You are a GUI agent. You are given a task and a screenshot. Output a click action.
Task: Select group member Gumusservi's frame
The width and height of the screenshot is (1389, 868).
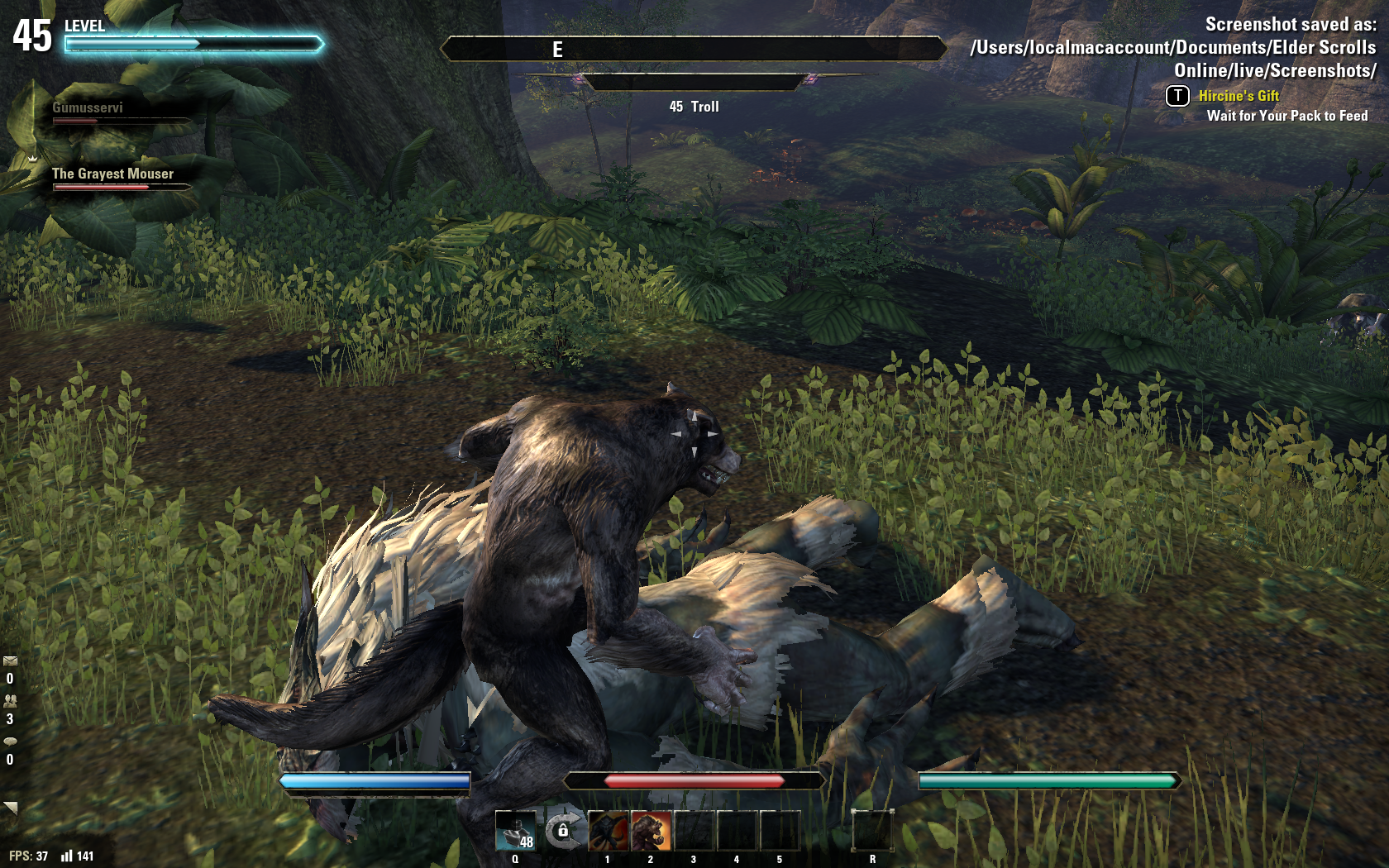point(88,108)
